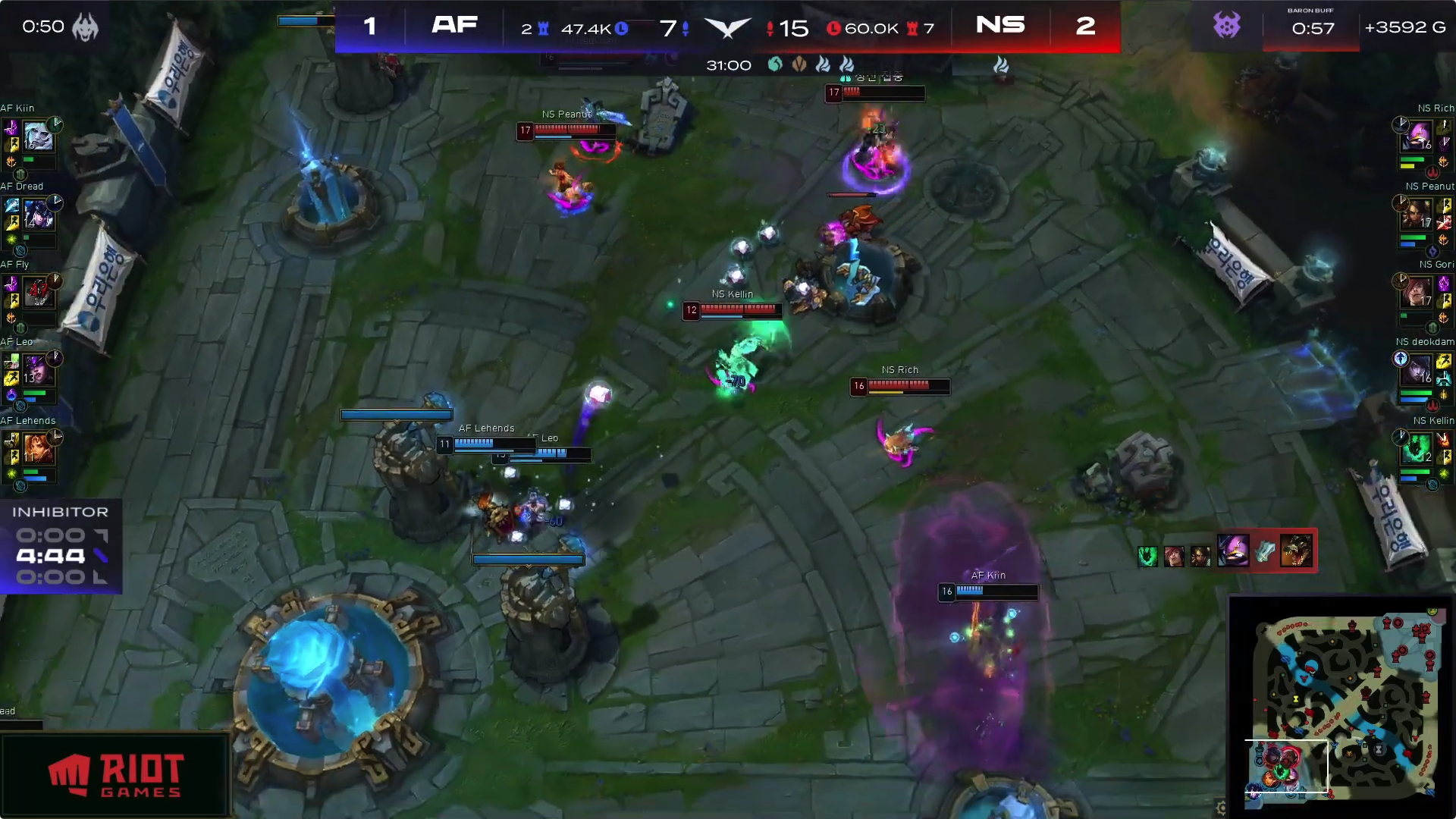Click on the minimap

[1344, 705]
